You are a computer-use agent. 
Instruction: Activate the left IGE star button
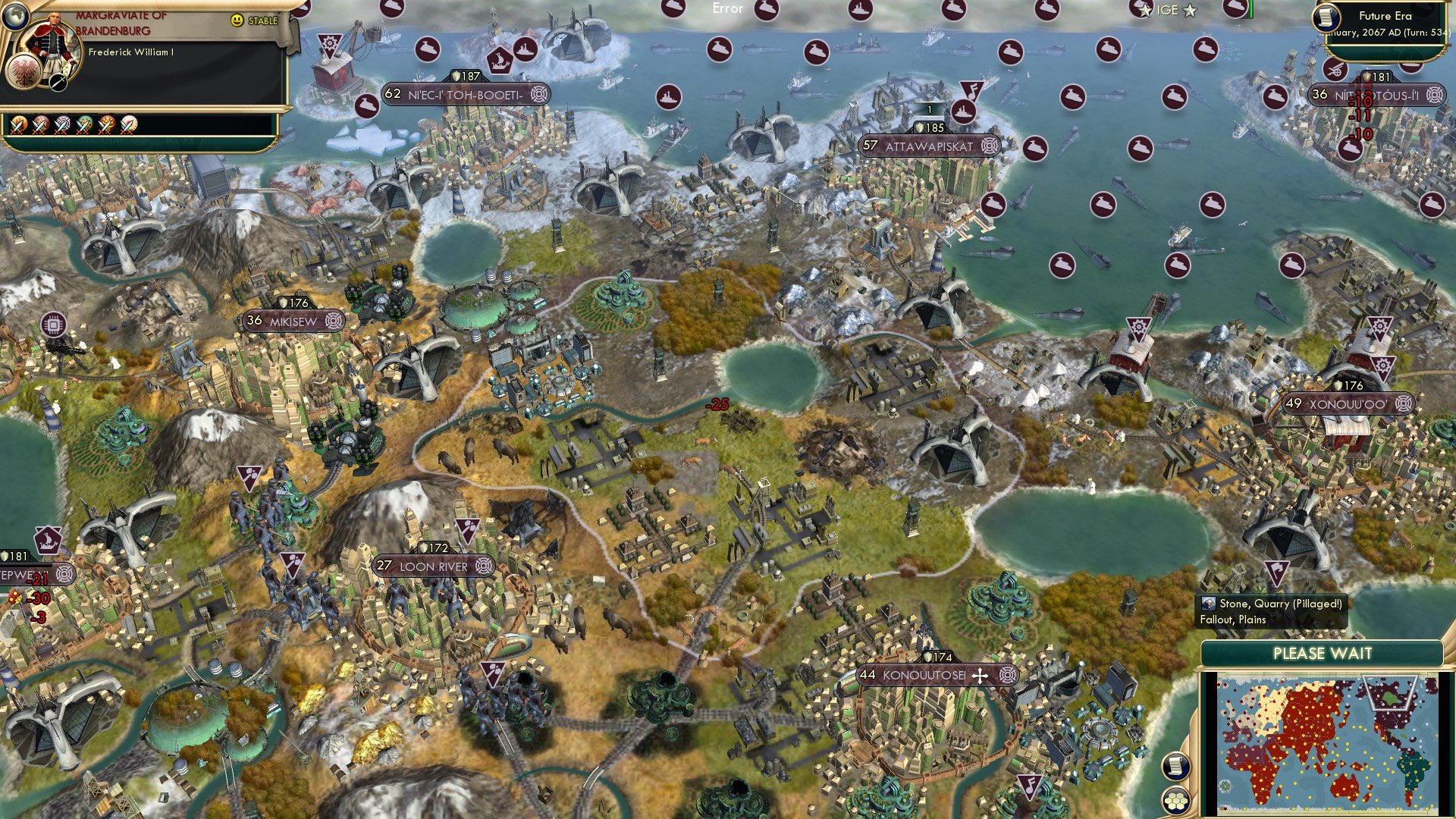click(1144, 10)
